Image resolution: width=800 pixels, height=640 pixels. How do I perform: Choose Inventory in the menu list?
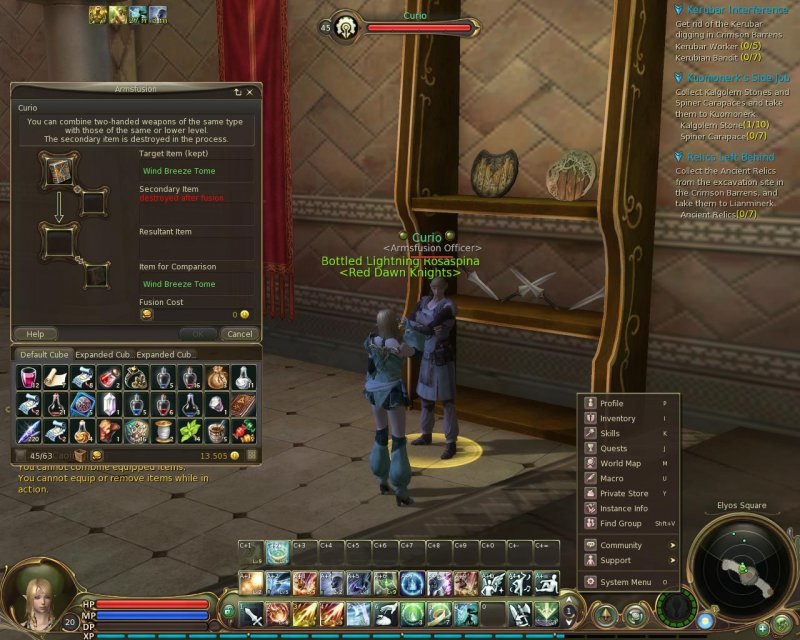(617, 419)
